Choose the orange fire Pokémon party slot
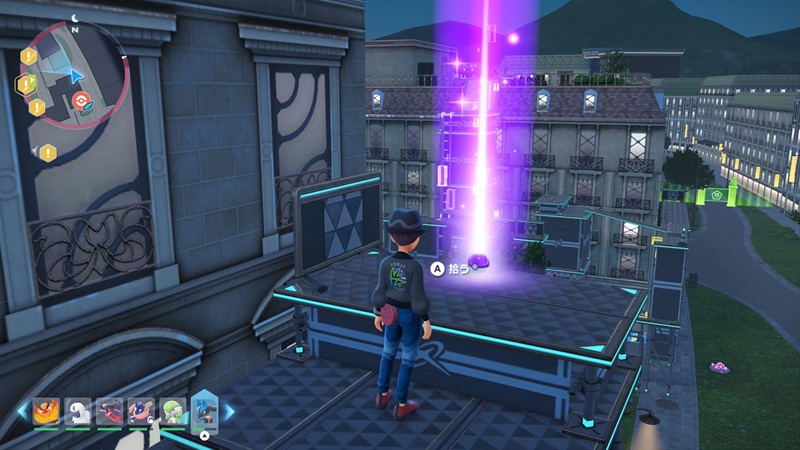 [47, 411]
